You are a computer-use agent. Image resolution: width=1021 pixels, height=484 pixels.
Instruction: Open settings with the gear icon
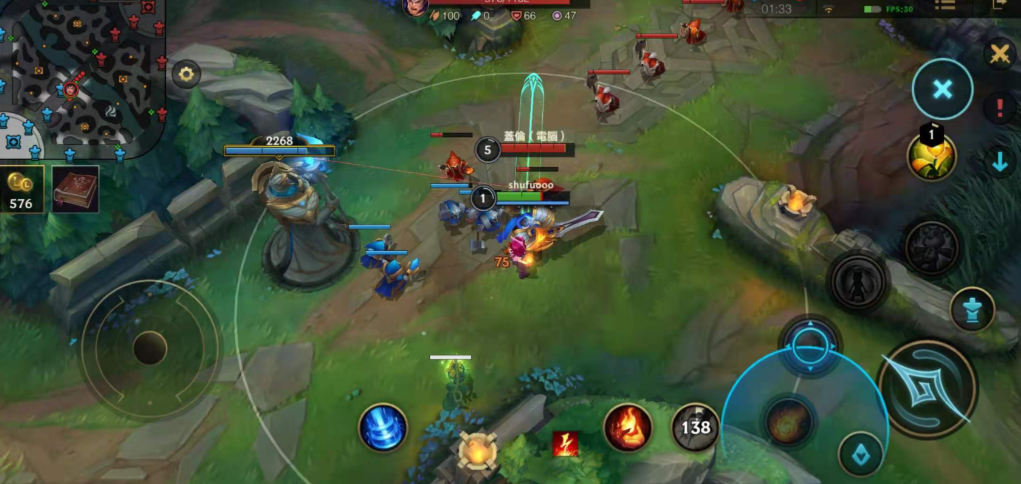tap(186, 74)
